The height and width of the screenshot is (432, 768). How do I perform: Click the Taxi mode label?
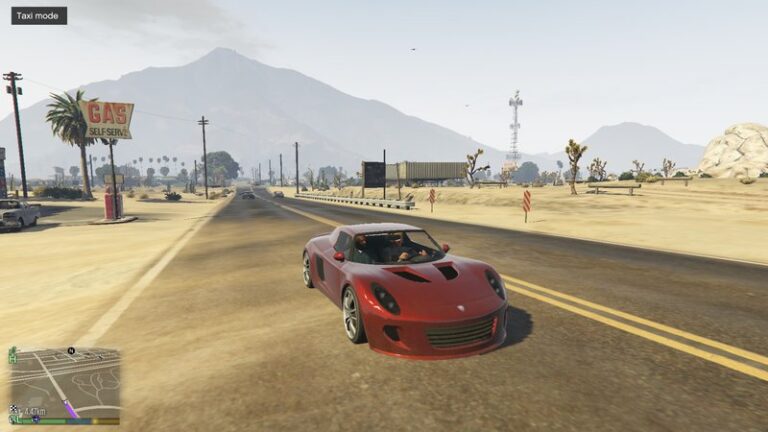click(x=39, y=16)
